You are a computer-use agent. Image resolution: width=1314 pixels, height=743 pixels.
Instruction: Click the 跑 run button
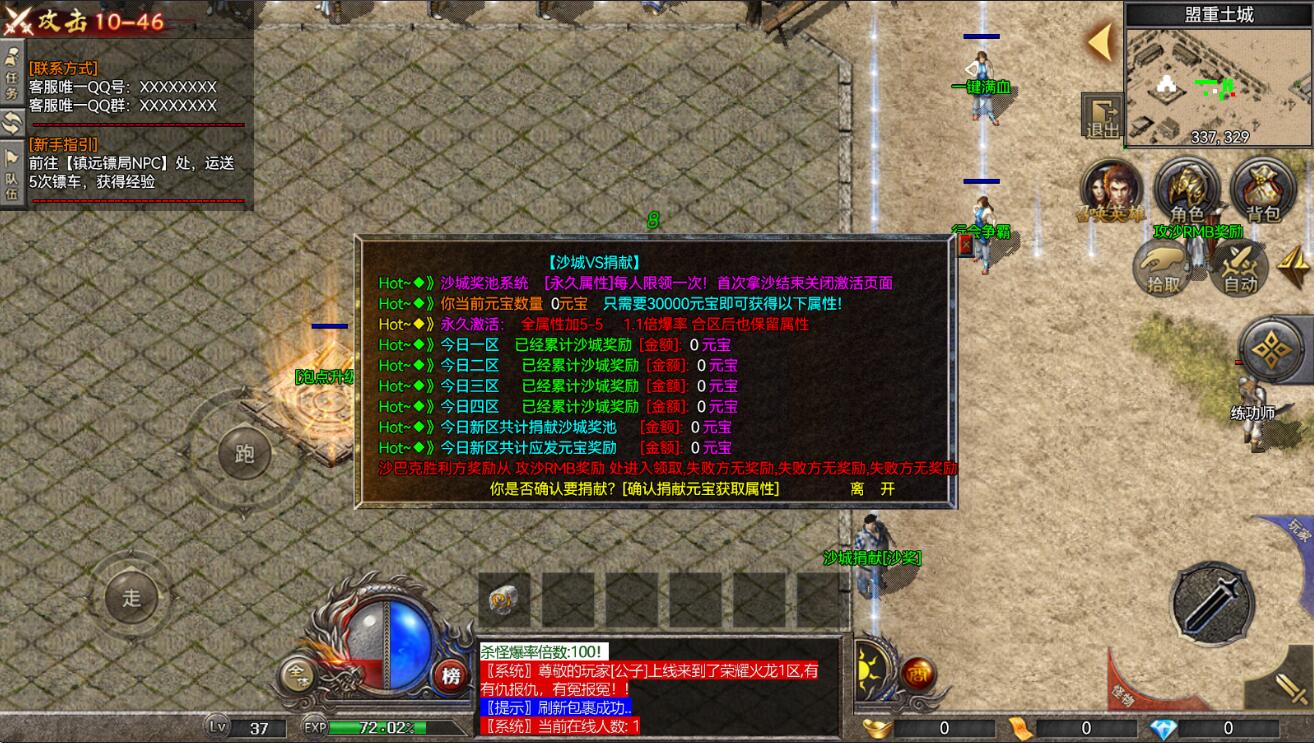245,454
